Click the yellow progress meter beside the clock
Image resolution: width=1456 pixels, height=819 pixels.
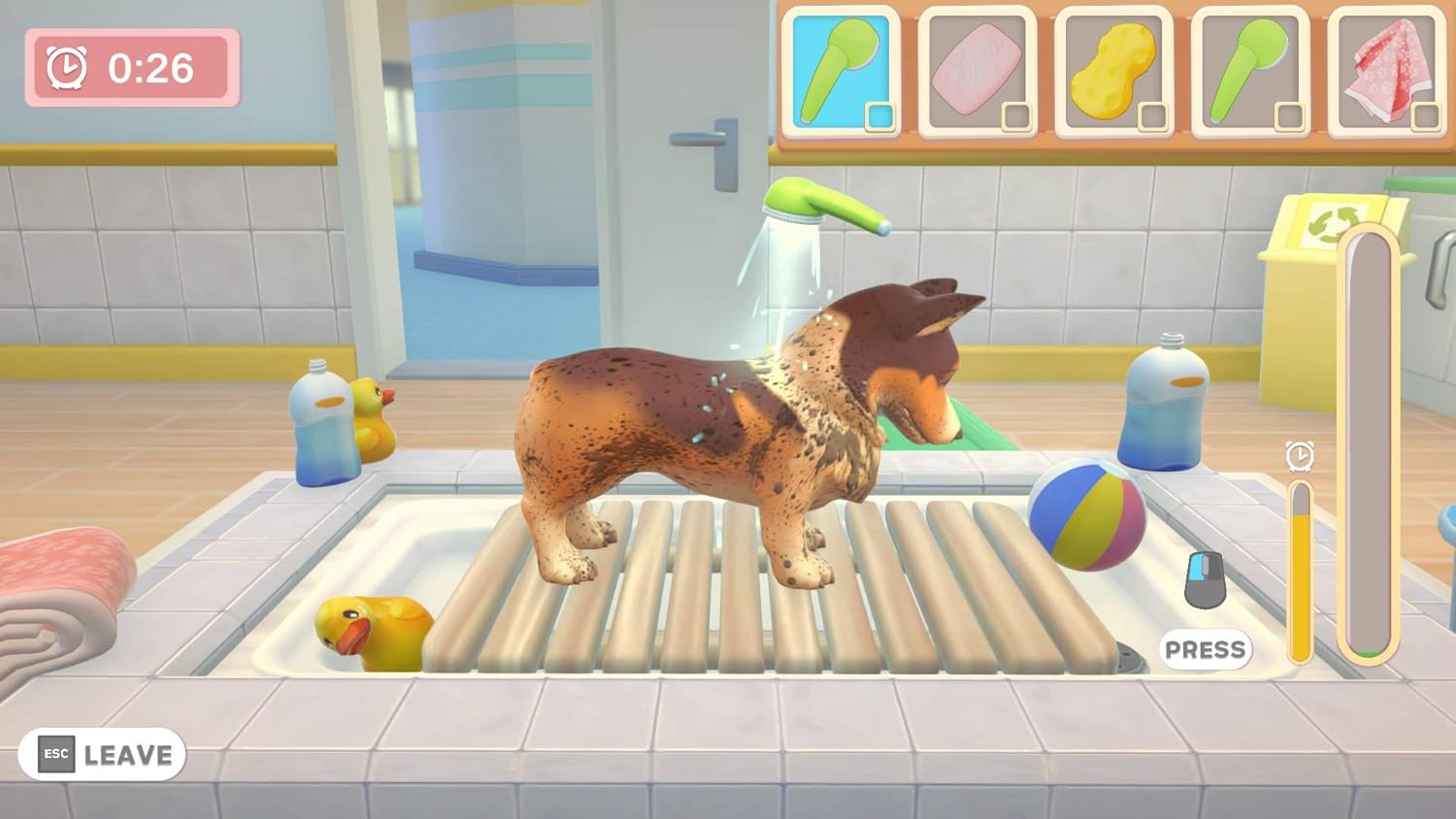tap(1299, 573)
